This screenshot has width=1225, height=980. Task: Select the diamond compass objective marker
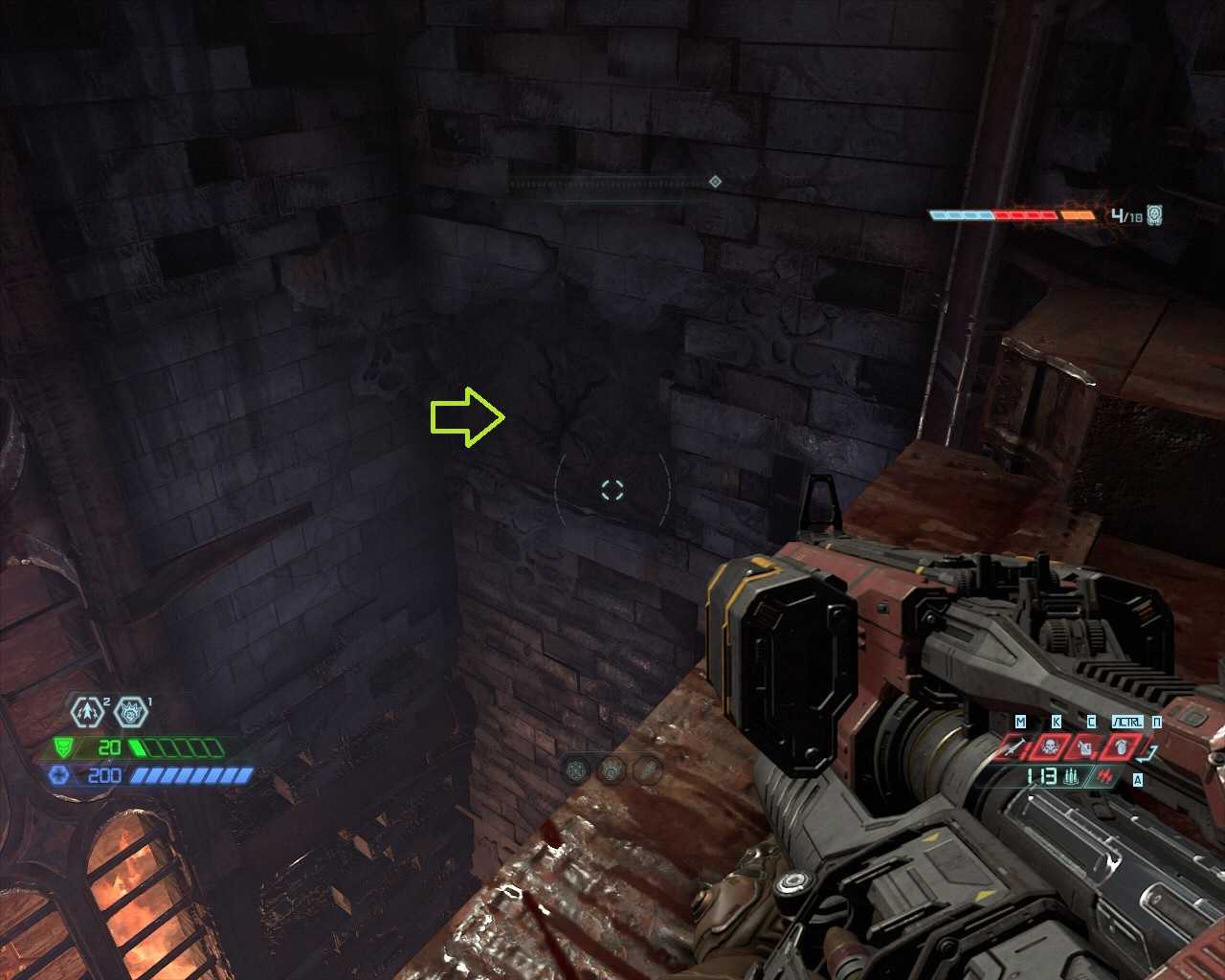coord(715,182)
